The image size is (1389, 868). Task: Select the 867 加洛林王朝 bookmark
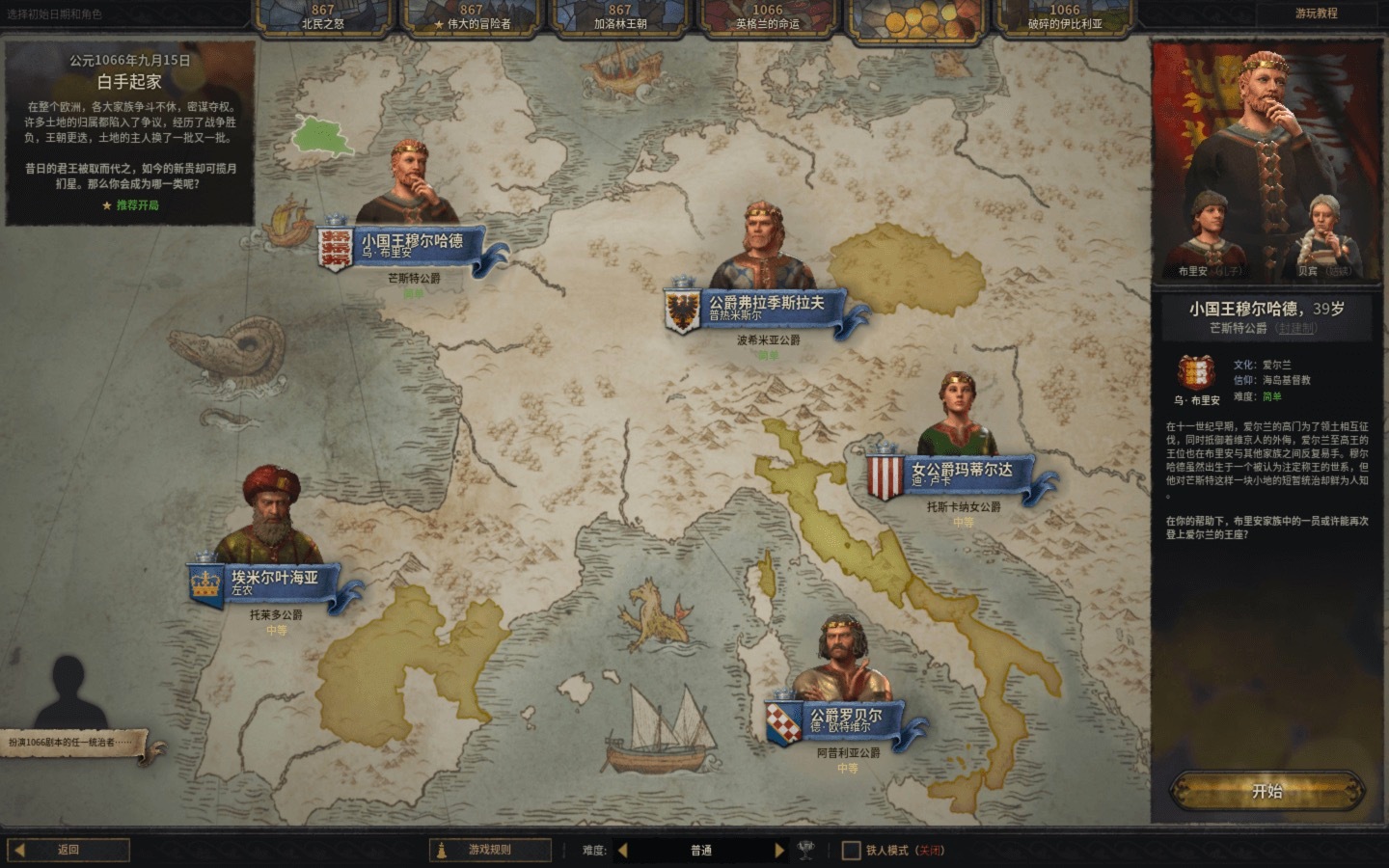click(620, 17)
